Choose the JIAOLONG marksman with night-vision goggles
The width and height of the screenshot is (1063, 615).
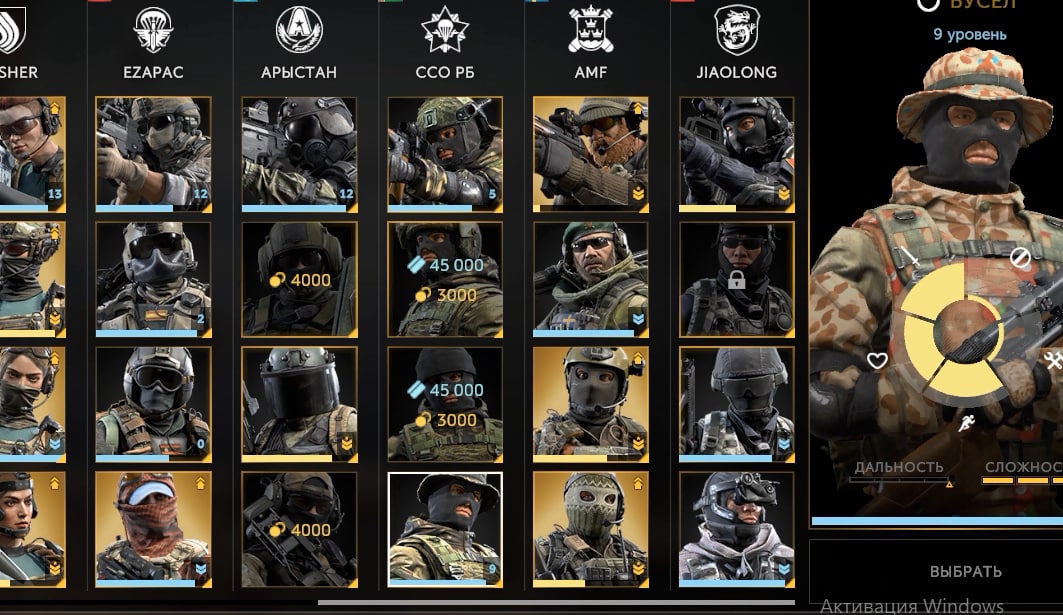tap(737, 528)
